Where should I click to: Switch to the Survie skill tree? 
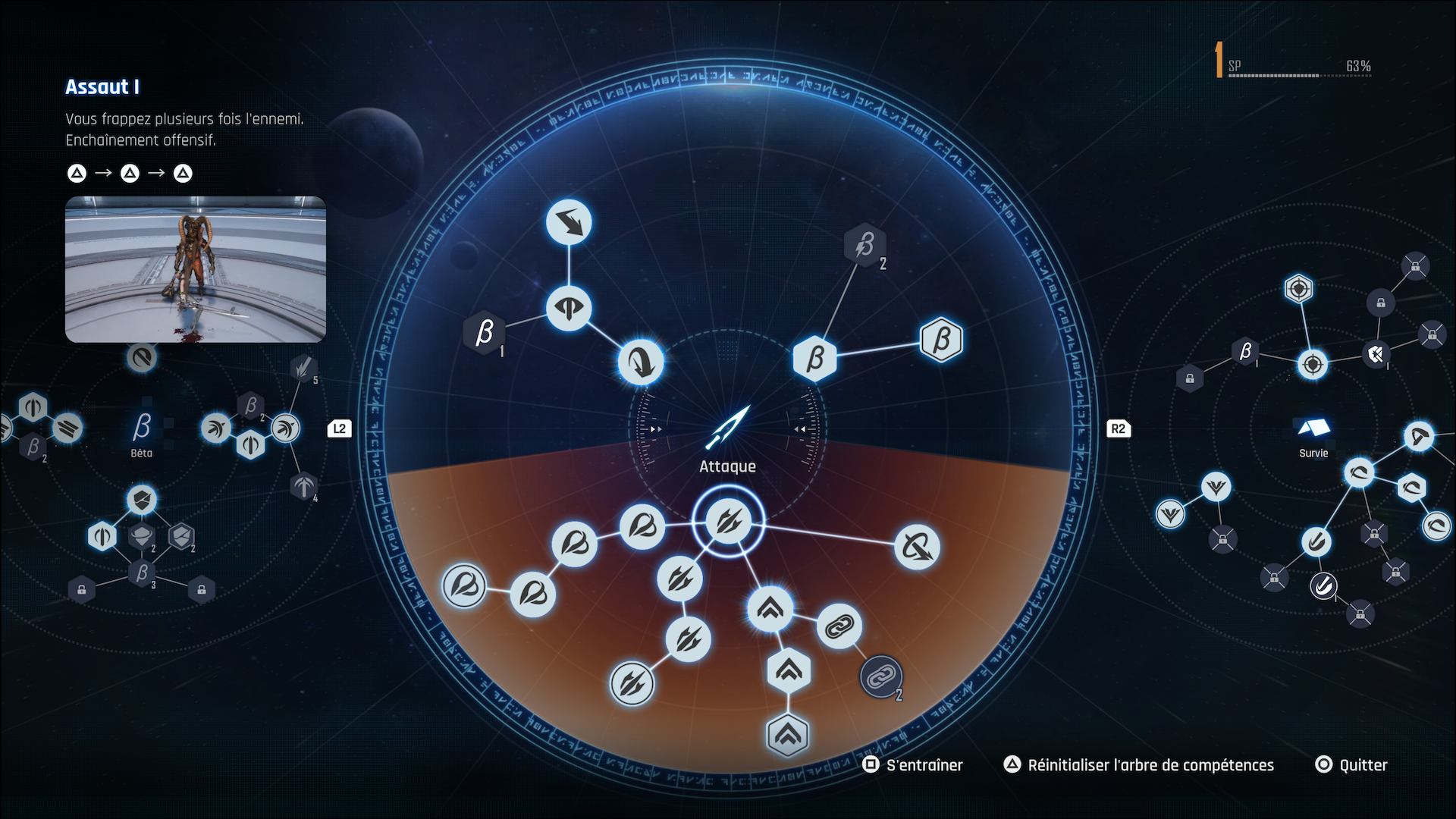[1313, 436]
